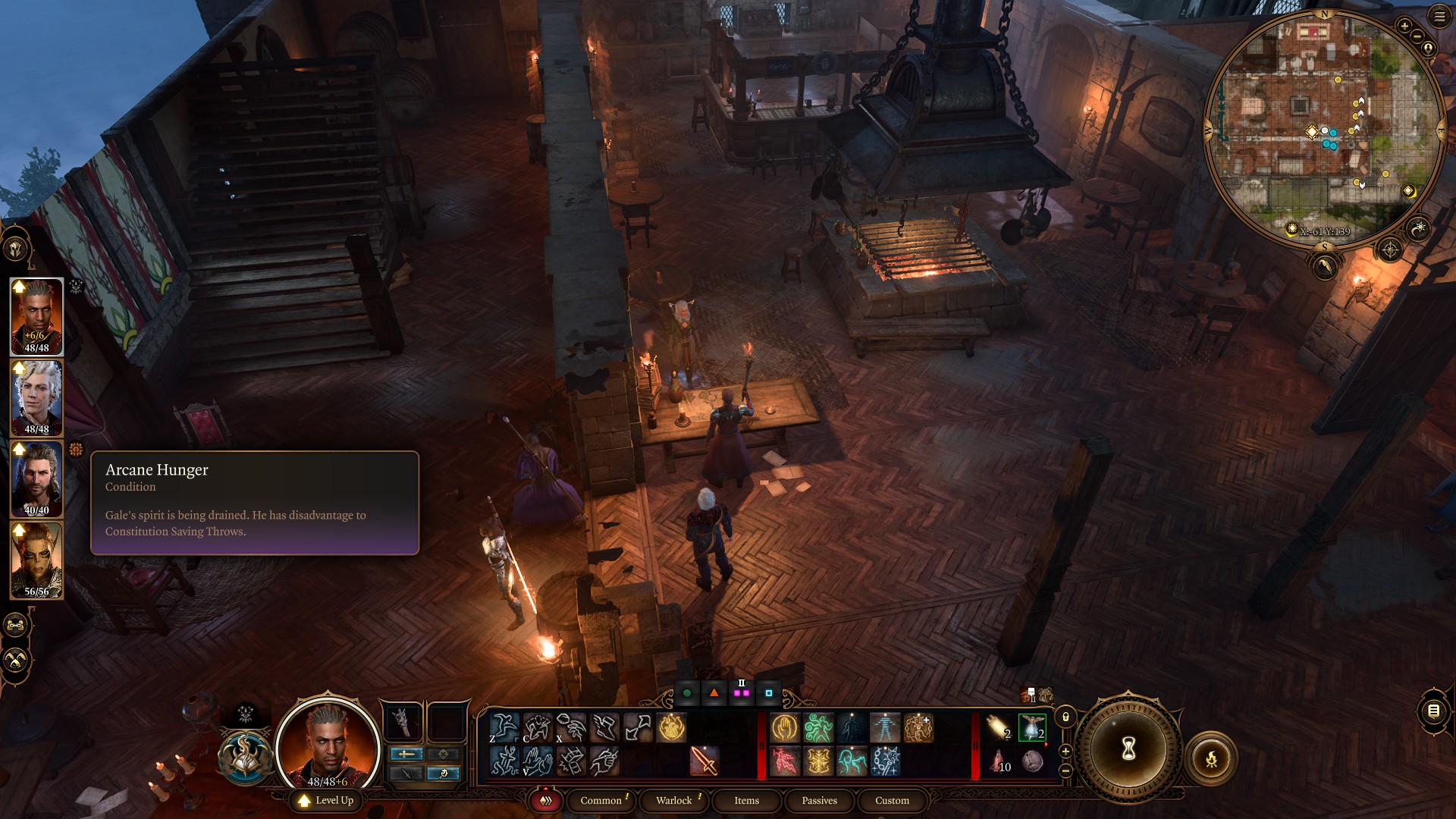Toggle the hotbar lock padlock
1456x819 pixels.
point(1065,717)
